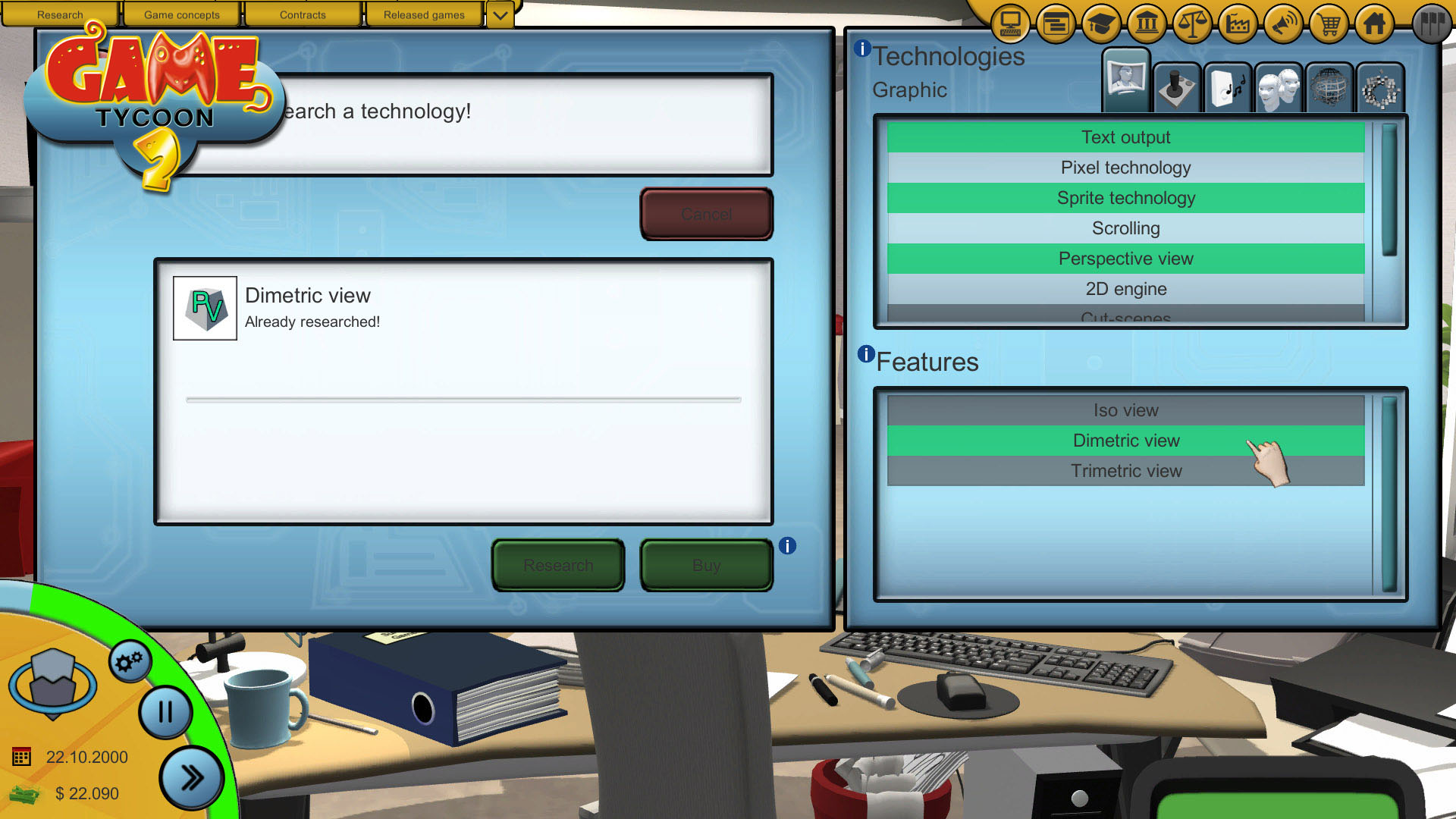Screen dimensions: 1456x819
Task: Open the Game concepts menu
Action: pos(182,14)
